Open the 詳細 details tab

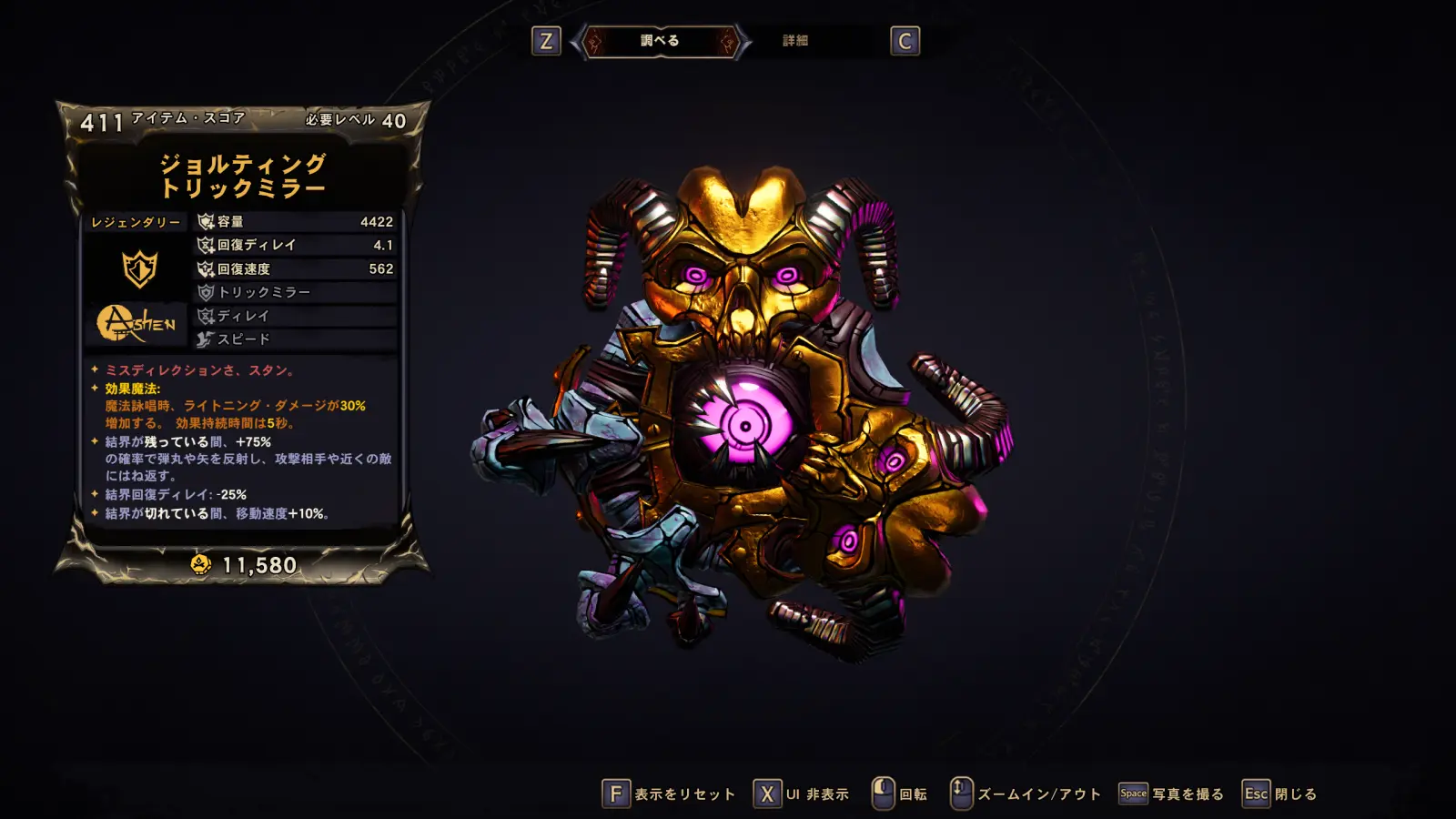coord(795,41)
